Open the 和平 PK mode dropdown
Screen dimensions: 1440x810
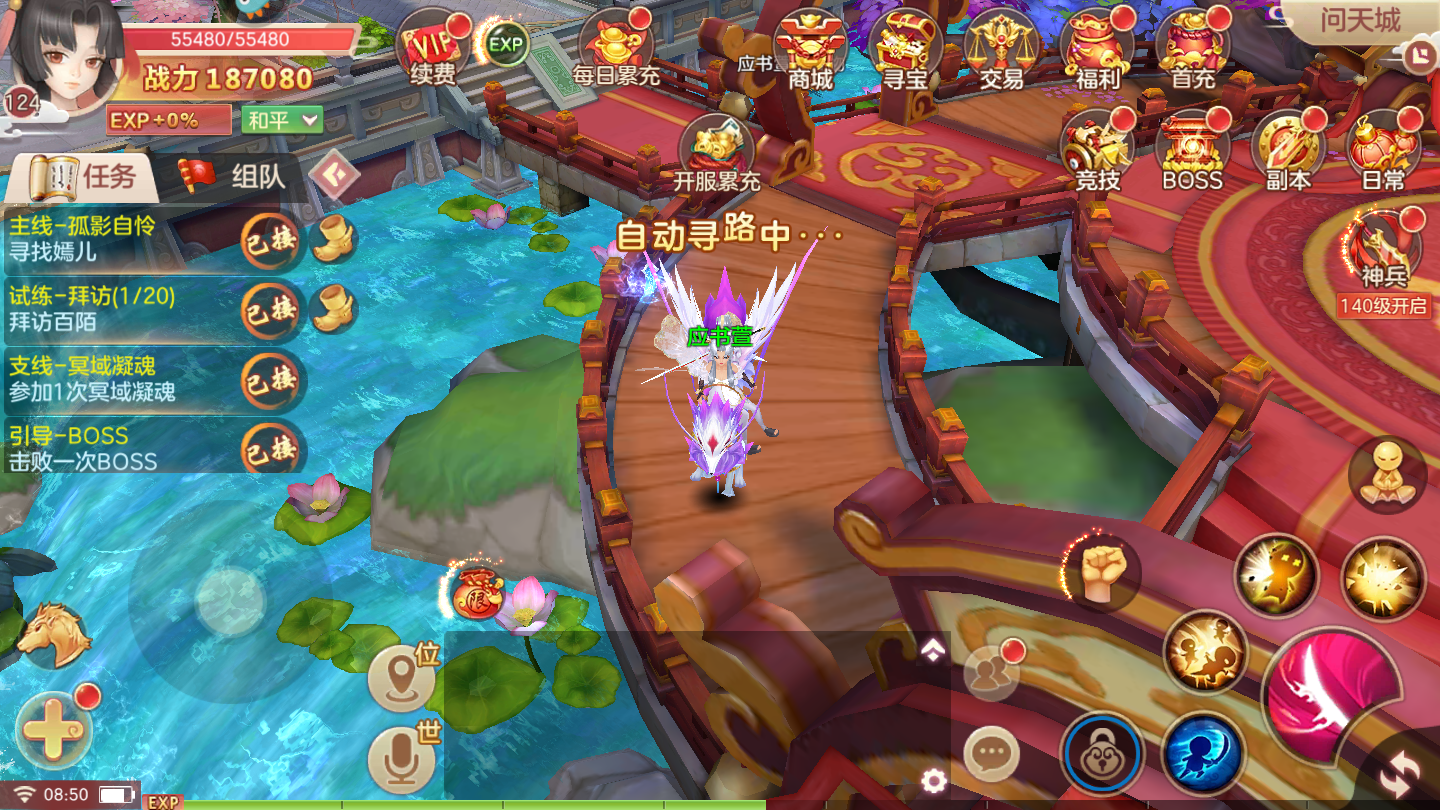pos(283,120)
